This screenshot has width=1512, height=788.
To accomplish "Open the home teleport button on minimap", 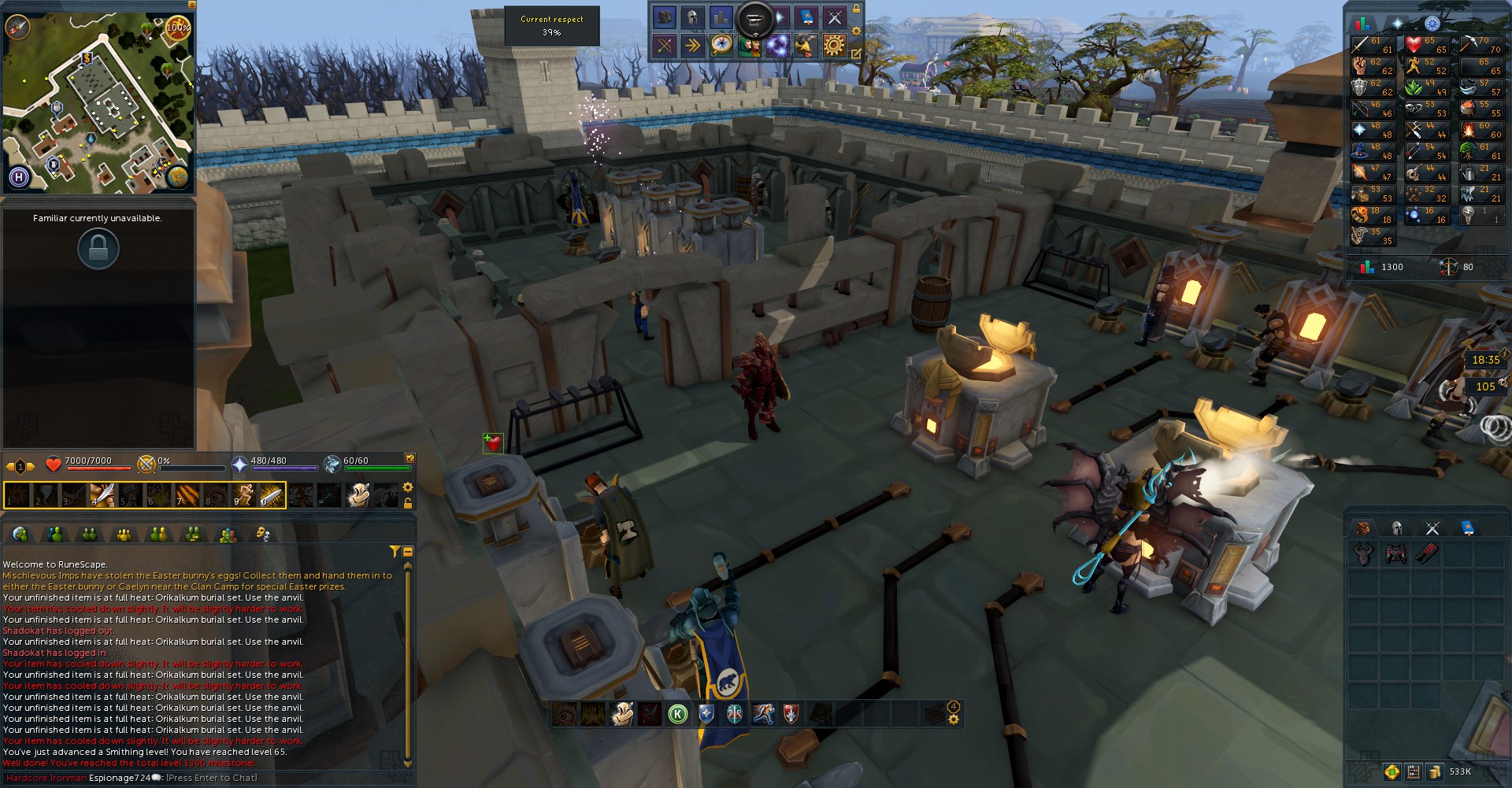I will click(x=19, y=177).
